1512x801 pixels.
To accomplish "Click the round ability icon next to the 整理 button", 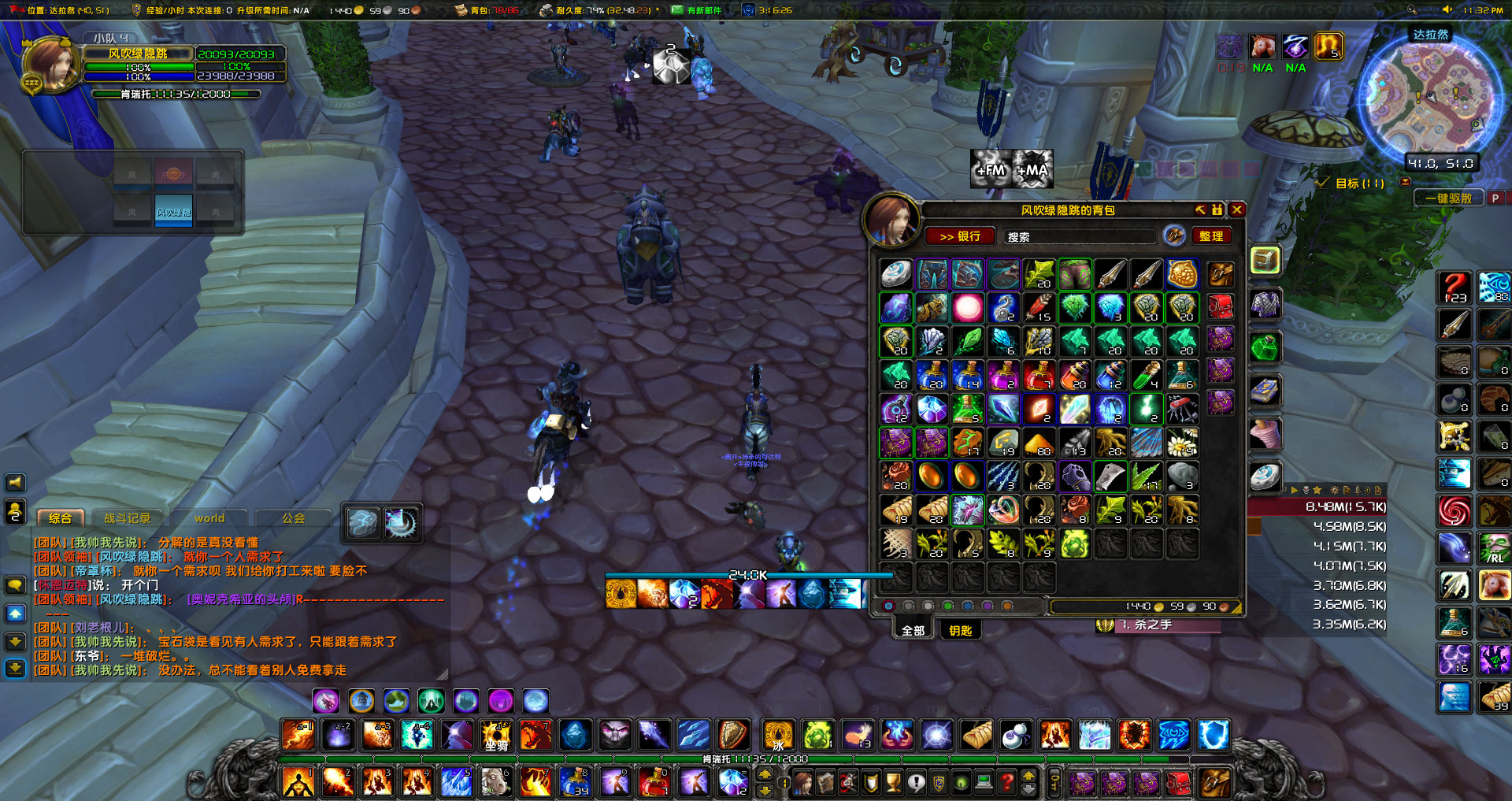I will point(1173,236).
